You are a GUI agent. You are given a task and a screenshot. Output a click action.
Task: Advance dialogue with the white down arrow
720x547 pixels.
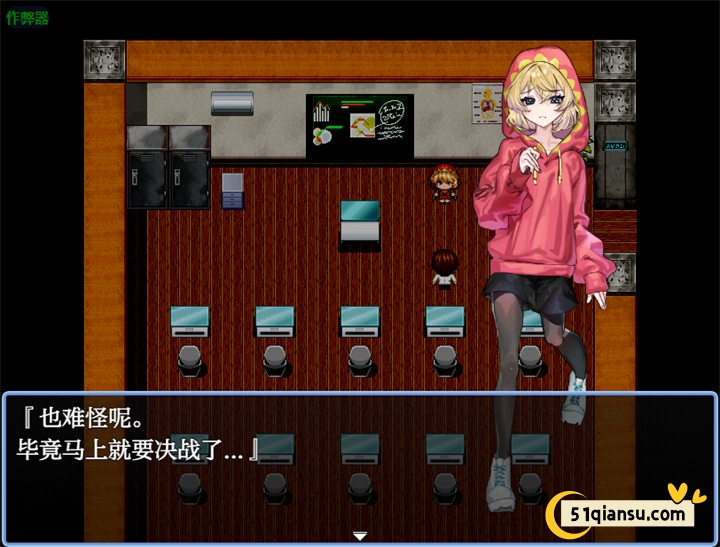pyautogui.click(x=360, y=536)
